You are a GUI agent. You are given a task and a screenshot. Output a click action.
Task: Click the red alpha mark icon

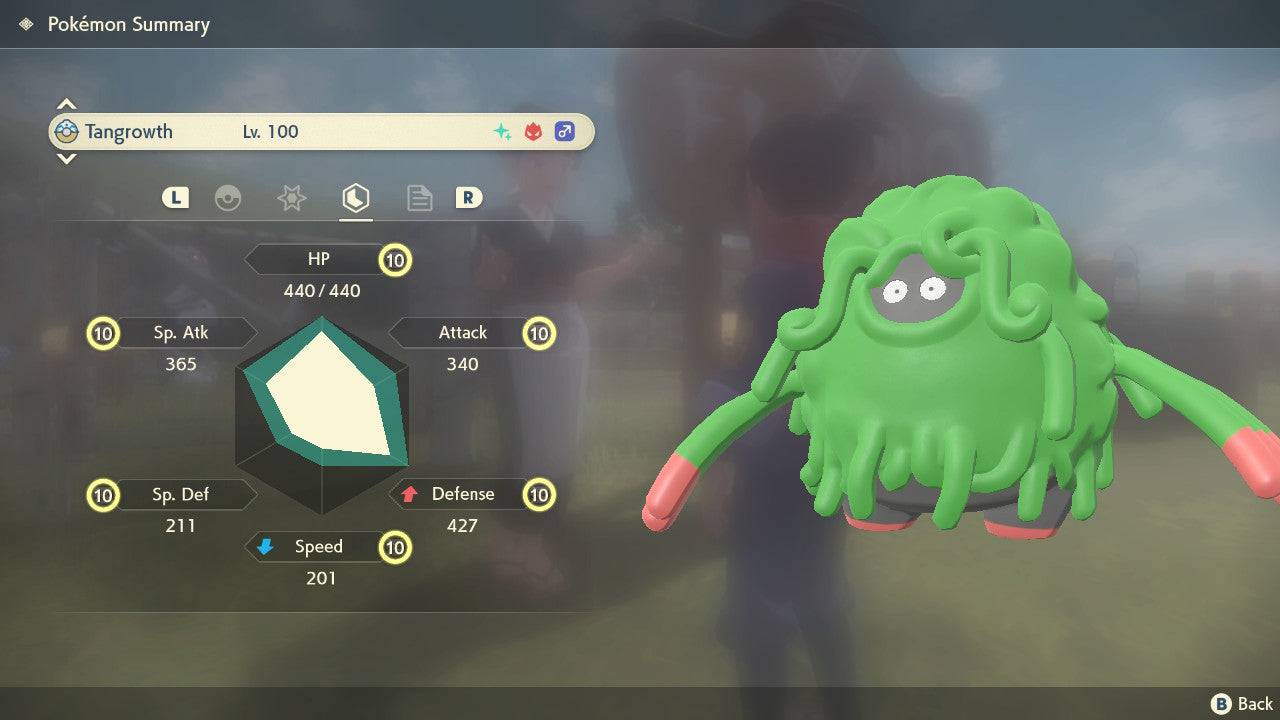pyautogui.click(x=532, y=131)
